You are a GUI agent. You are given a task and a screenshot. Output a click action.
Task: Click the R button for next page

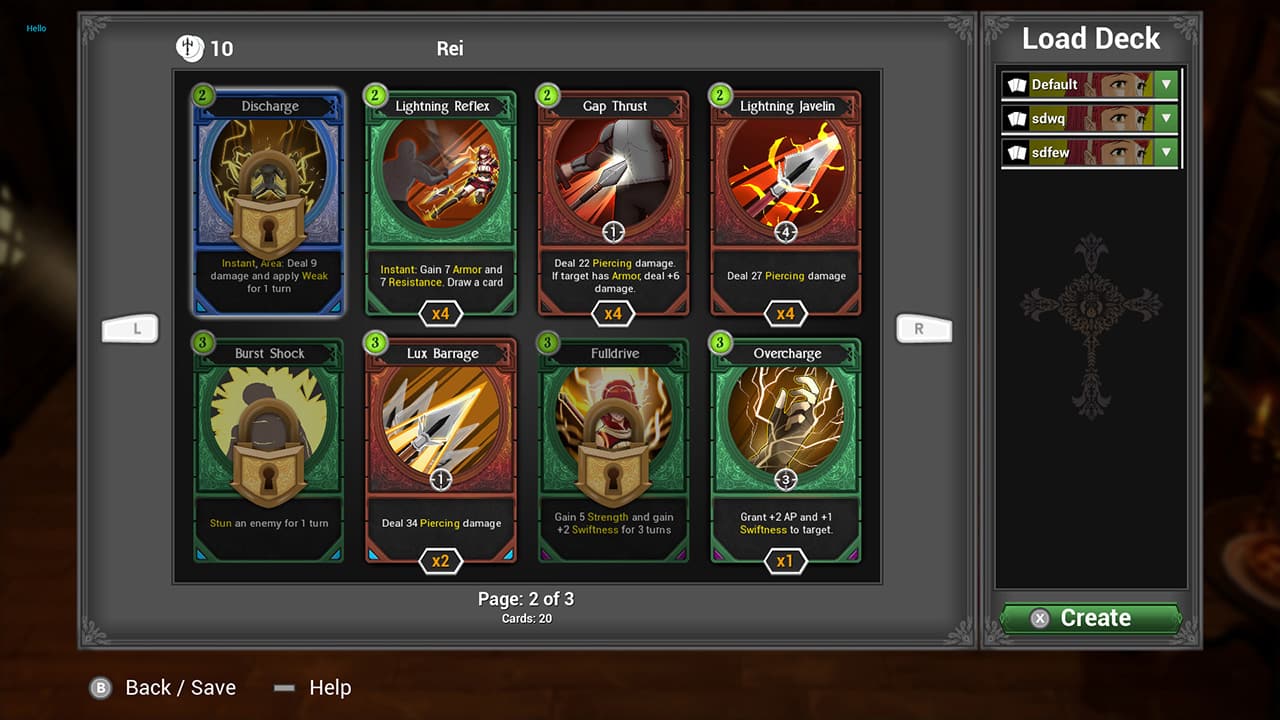click(x=924, y=328)
